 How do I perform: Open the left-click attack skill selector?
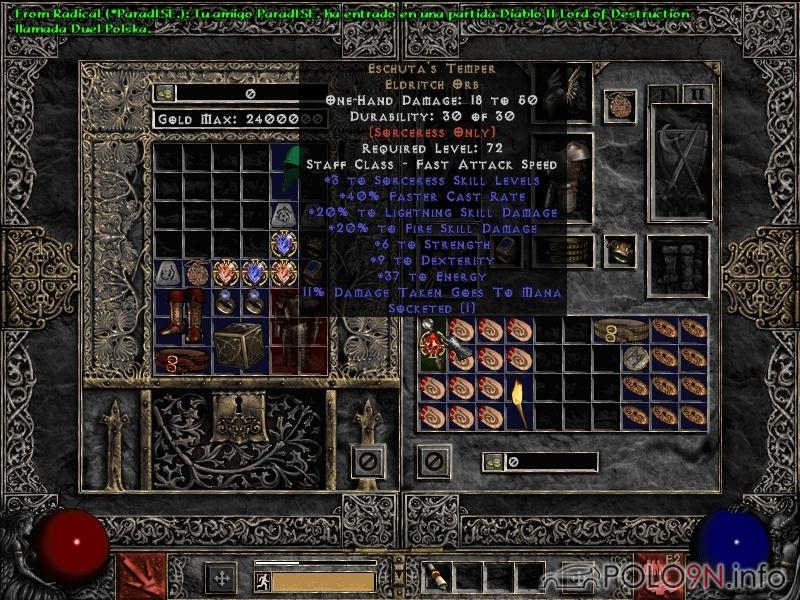141,577
